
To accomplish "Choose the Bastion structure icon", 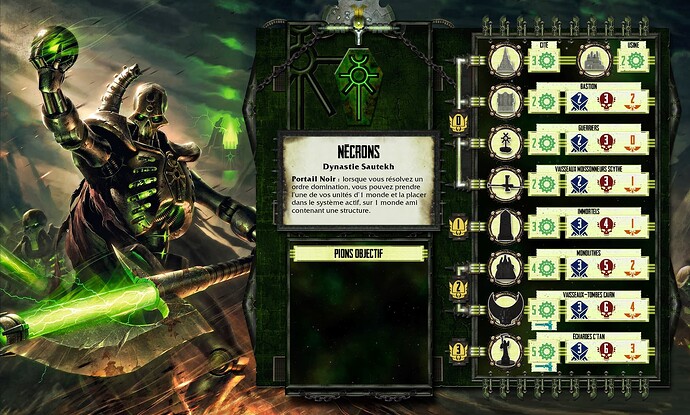I will coord(507,101).
